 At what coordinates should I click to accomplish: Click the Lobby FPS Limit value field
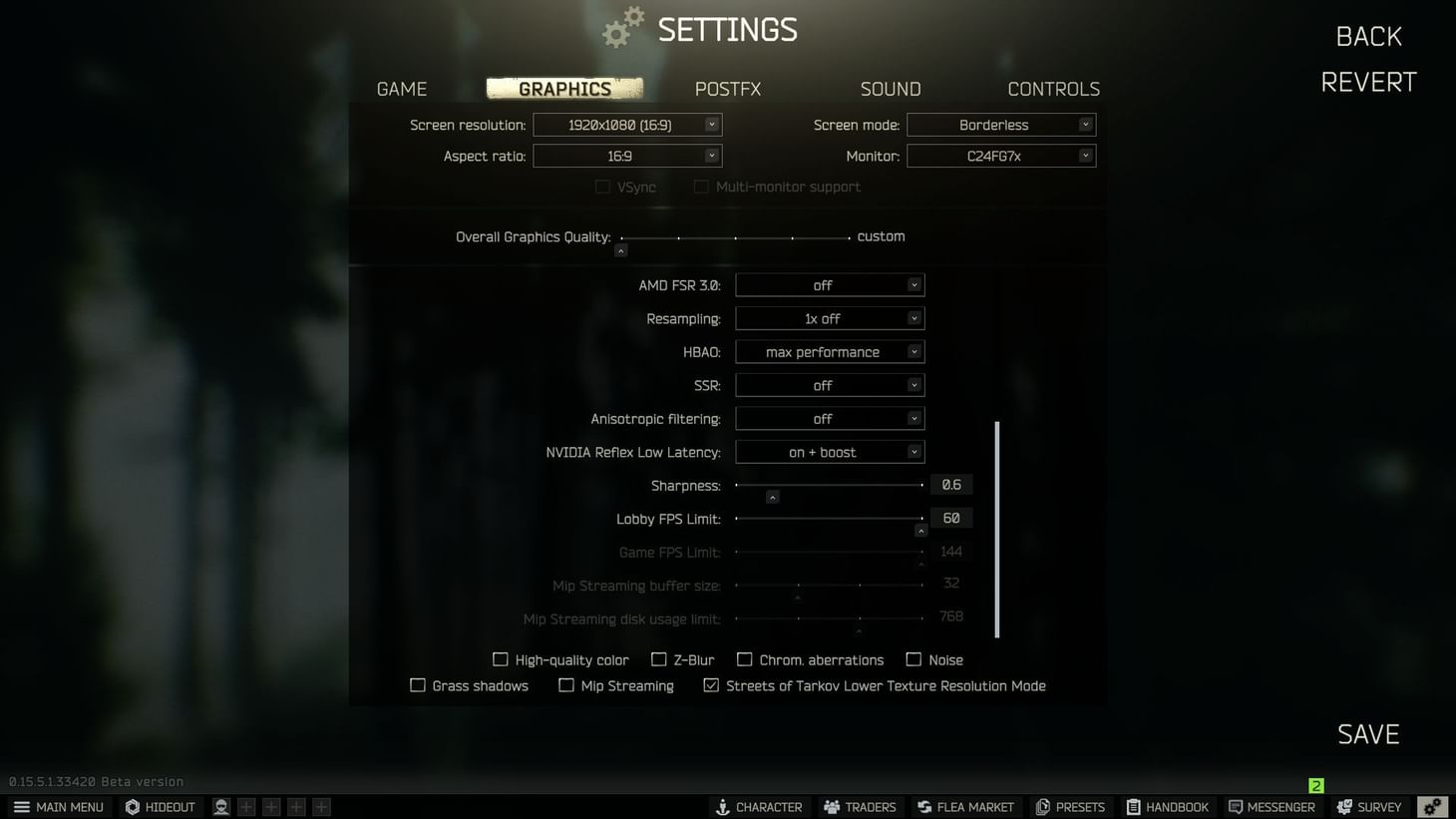950,518
